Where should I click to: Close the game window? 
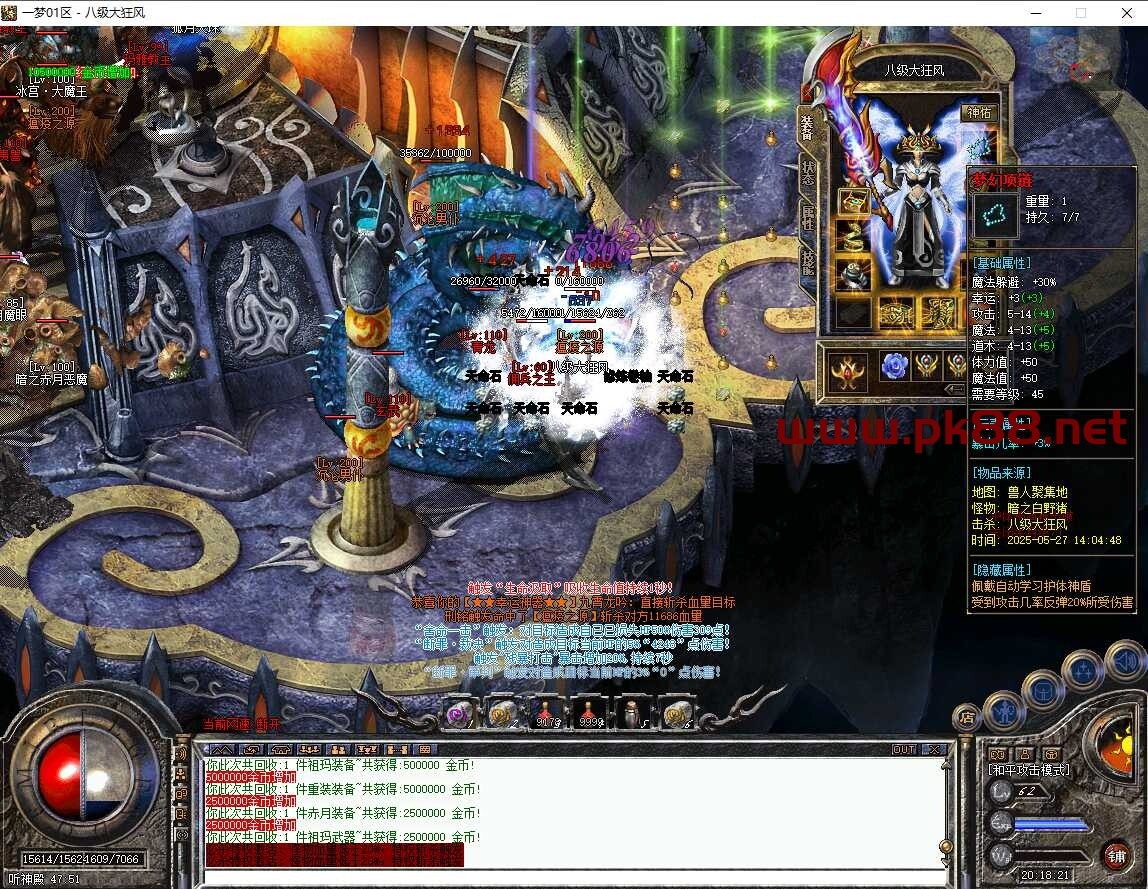point(1125,13)
